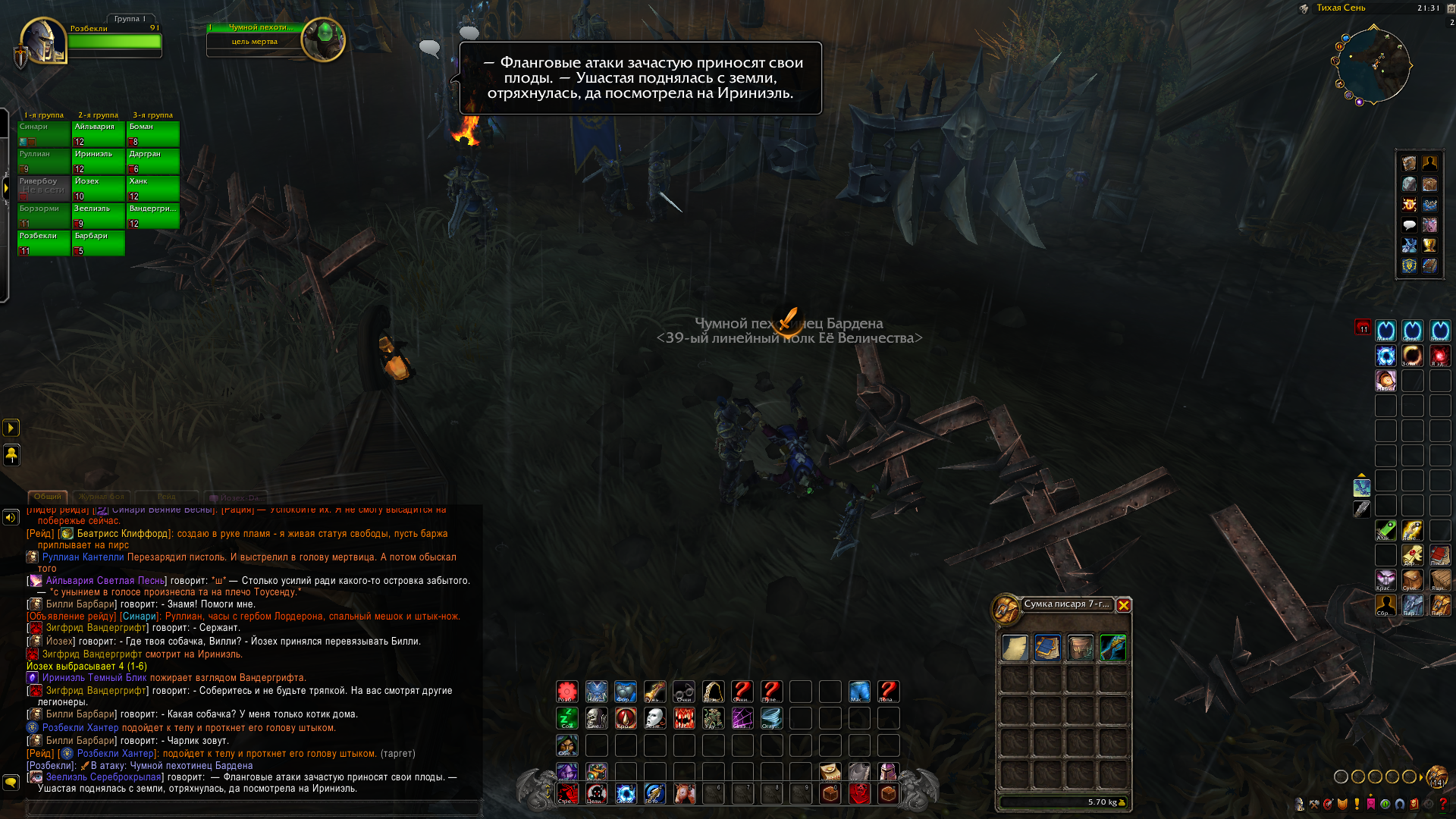Expand the raid frame side panel arrow
The image size is (1456, 819).
pyautogui.click(x=6, y=187)
